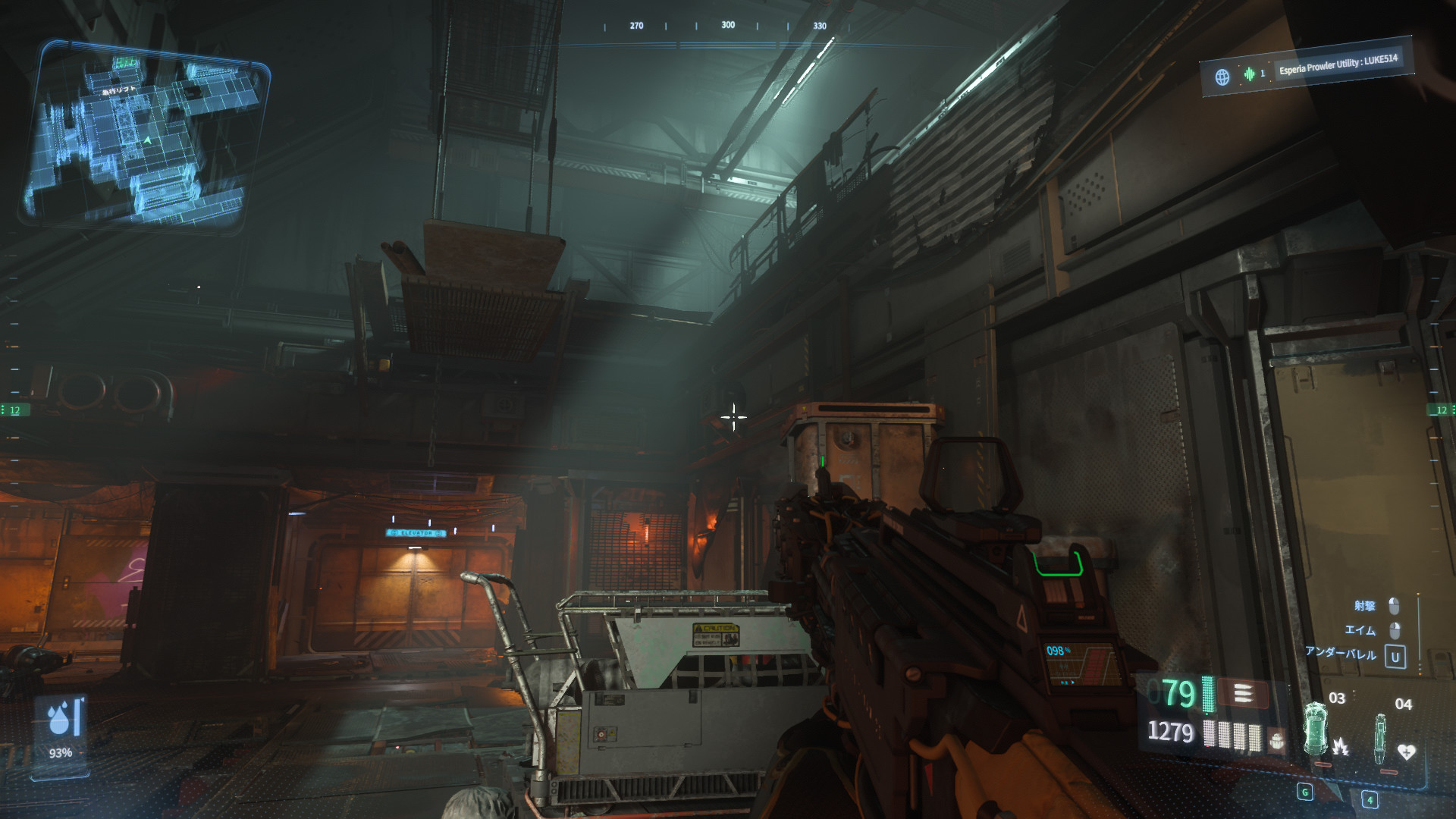Viewport: 1456px width, 819px height.
Task: Click the green ammo charge bar beside 79
Action: pos(1208,694)
